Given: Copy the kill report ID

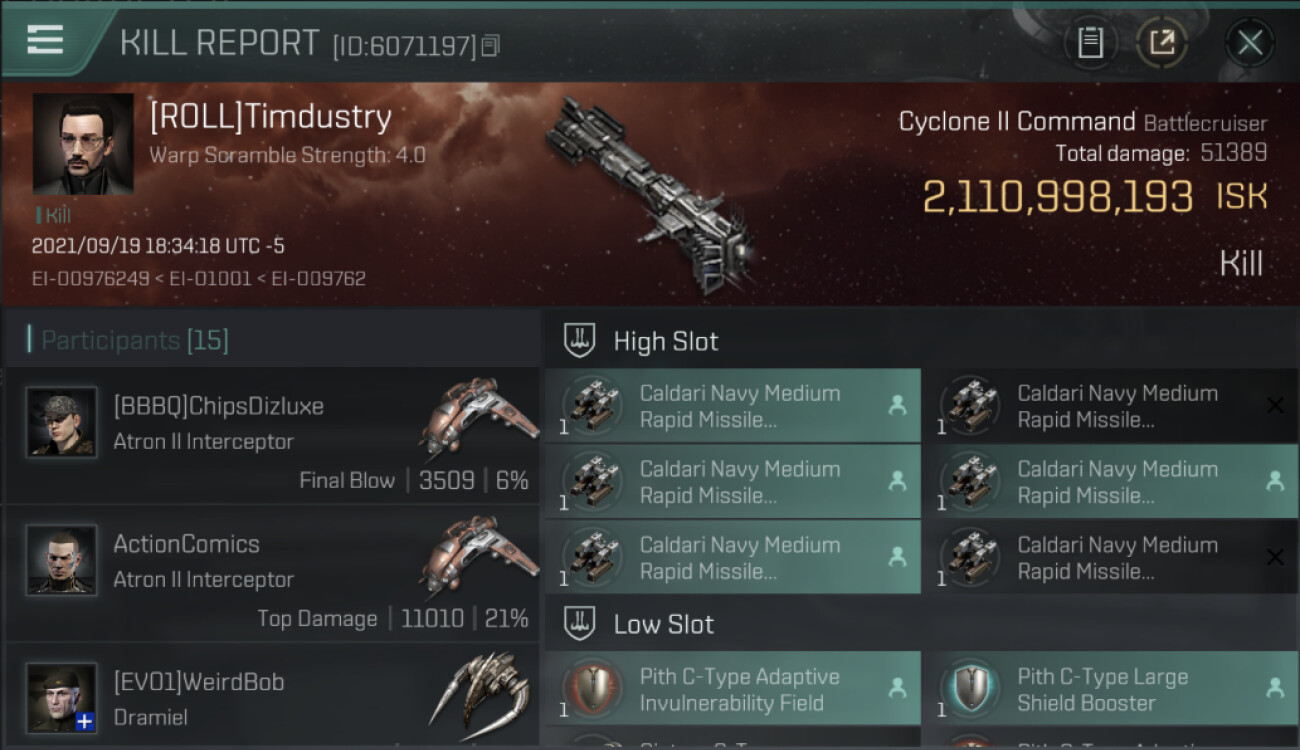Looking at the screenshot, I should (x=490, y=45).
